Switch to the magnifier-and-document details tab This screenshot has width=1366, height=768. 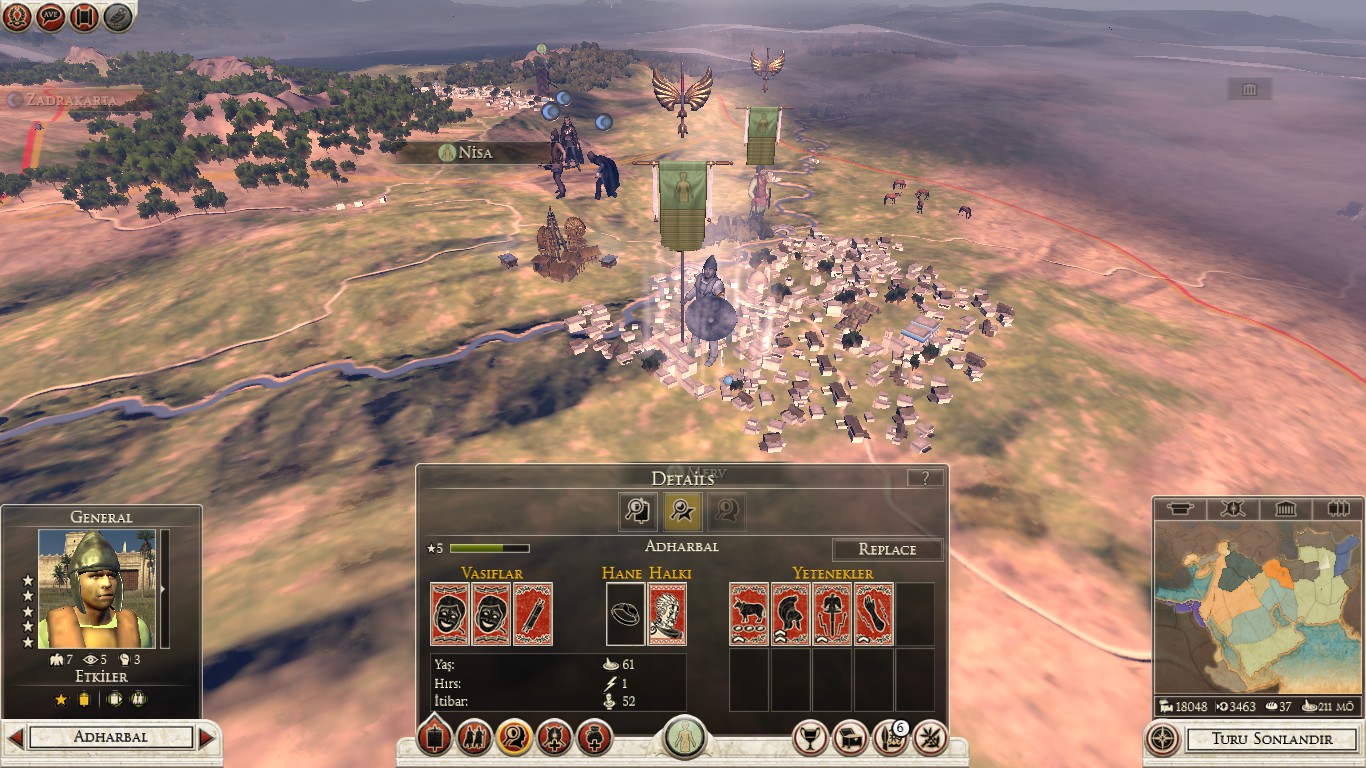[x=637, y=511]
